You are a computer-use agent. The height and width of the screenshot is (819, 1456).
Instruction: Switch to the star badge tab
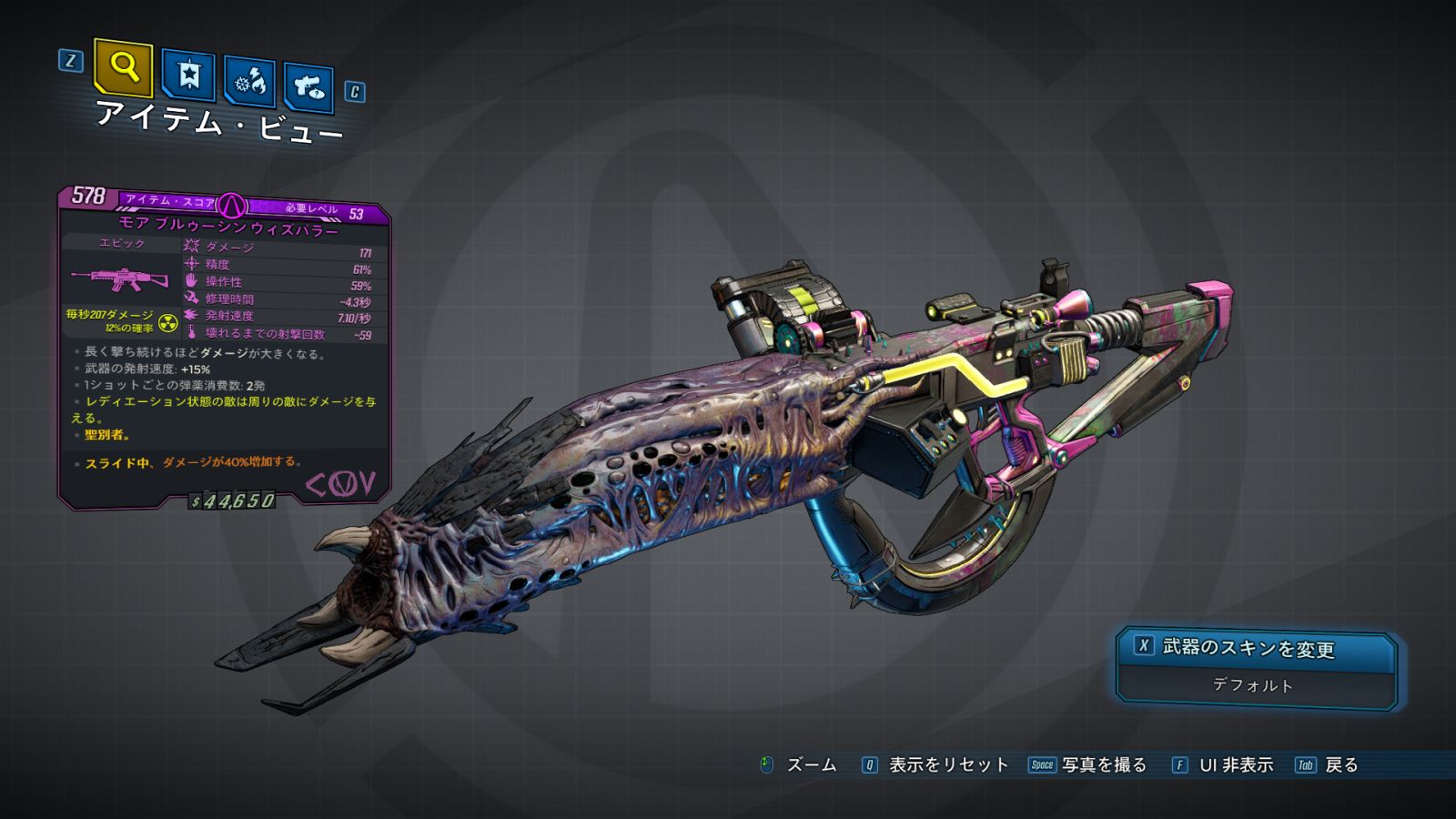click(x=188, y=75)
